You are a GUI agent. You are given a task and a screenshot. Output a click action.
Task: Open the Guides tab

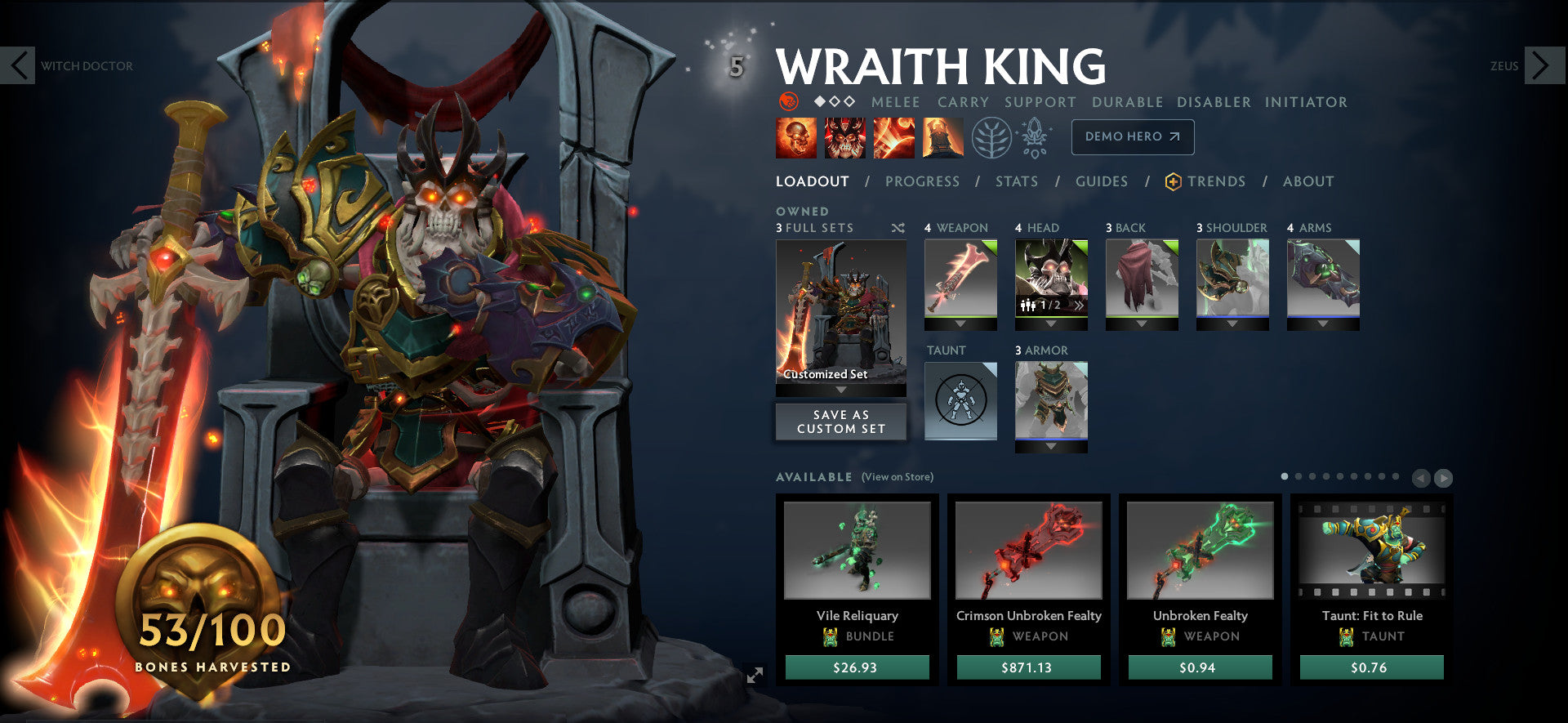pos(1102,181)
